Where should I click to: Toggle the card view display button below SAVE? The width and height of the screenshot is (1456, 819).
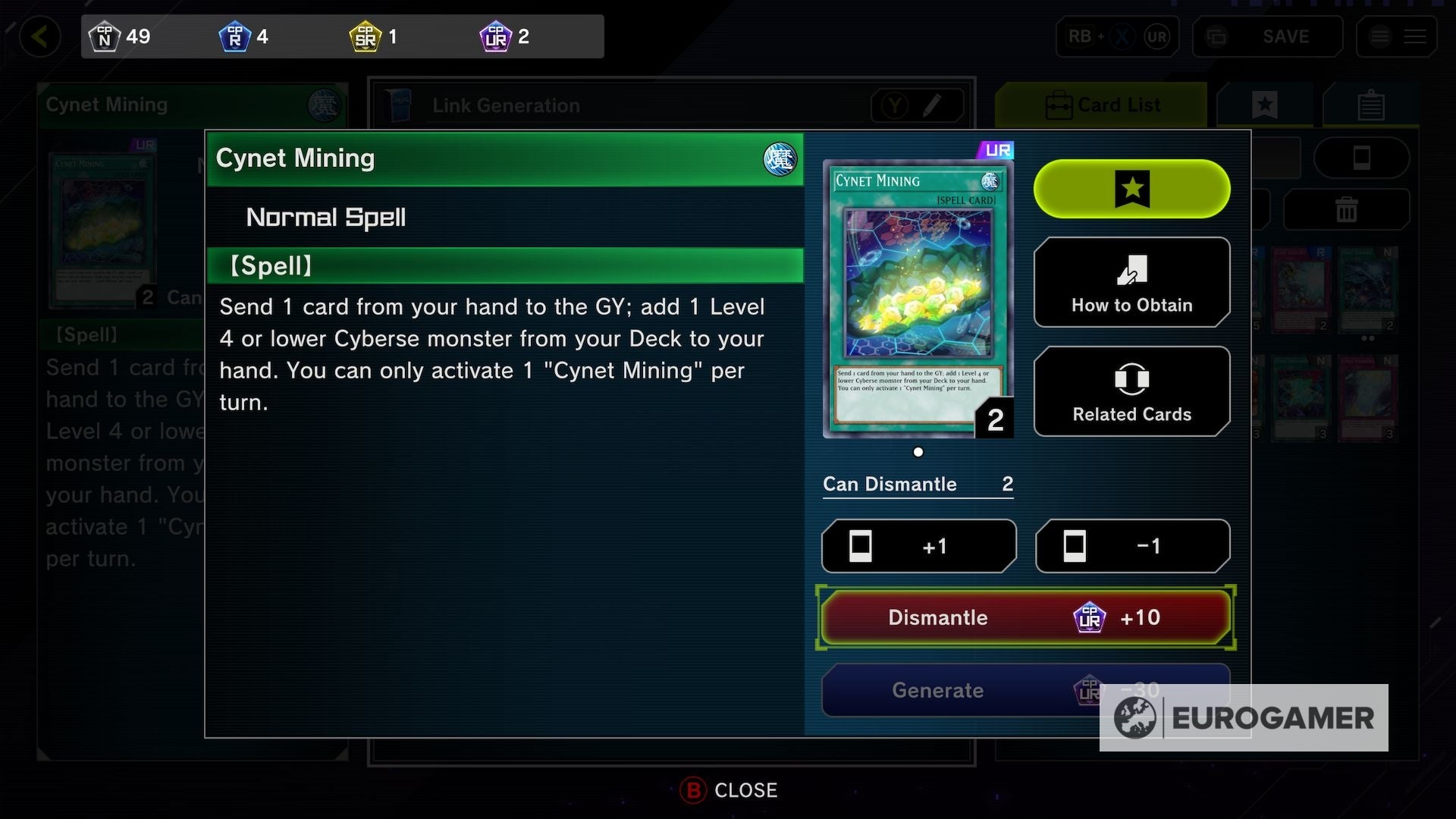1363,158
